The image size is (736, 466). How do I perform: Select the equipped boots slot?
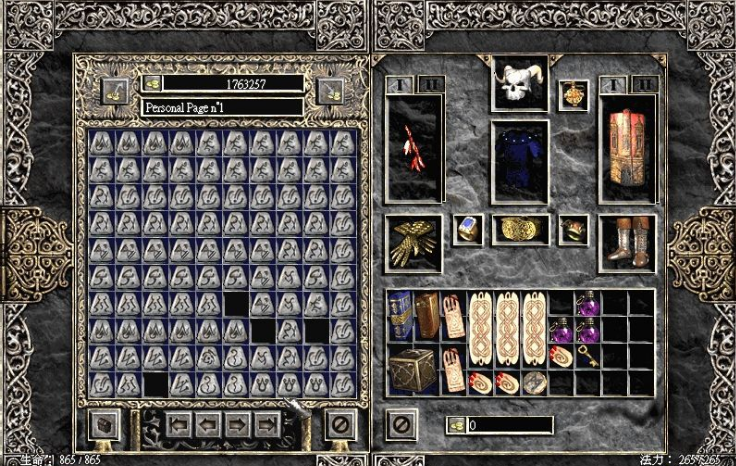628,242
